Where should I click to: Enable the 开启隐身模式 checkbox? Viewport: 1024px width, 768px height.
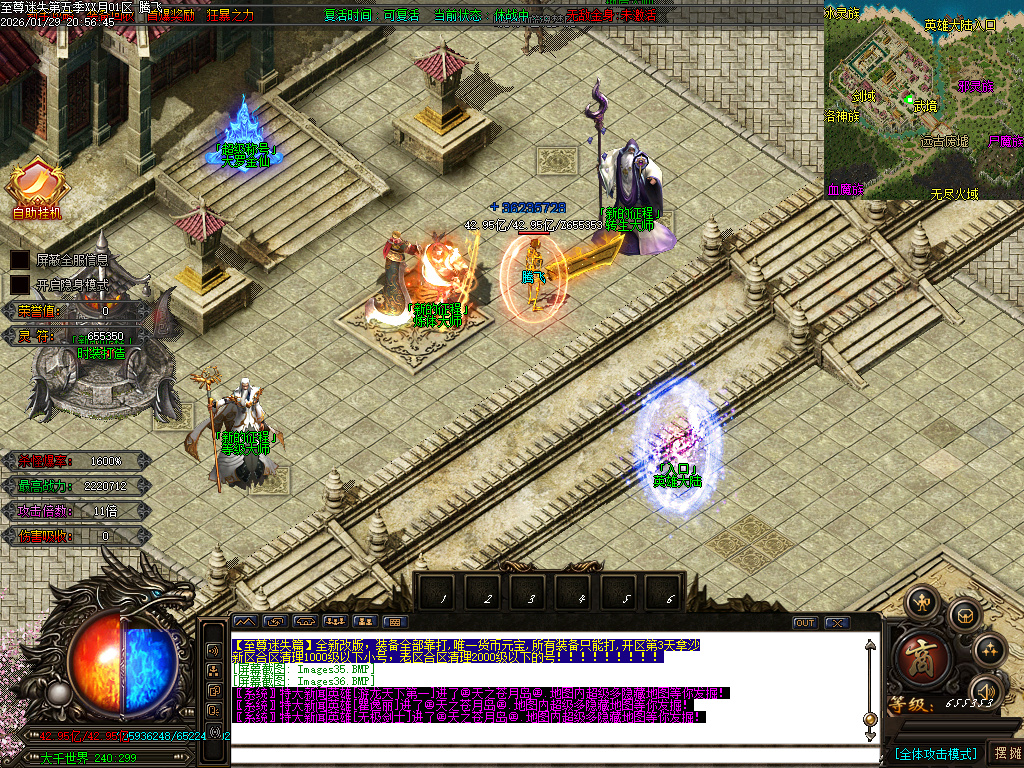19,284
